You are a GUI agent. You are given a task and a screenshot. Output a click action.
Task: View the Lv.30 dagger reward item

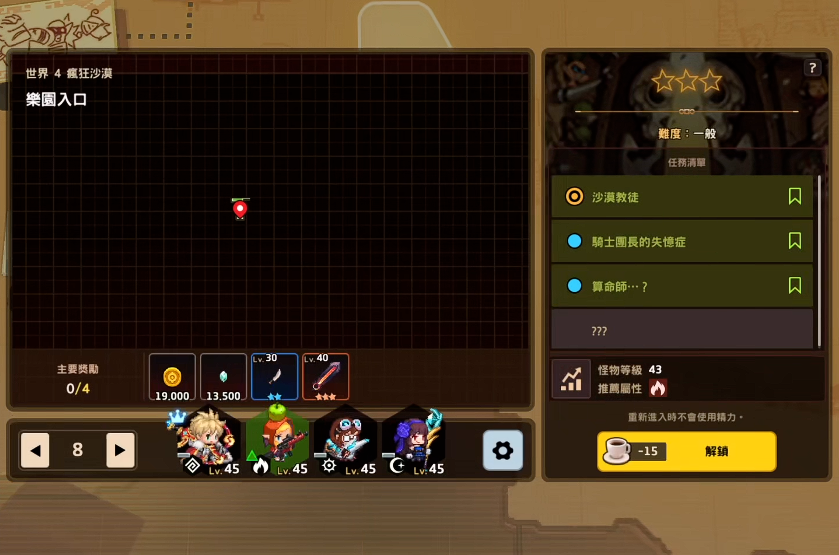coord(274,377)
